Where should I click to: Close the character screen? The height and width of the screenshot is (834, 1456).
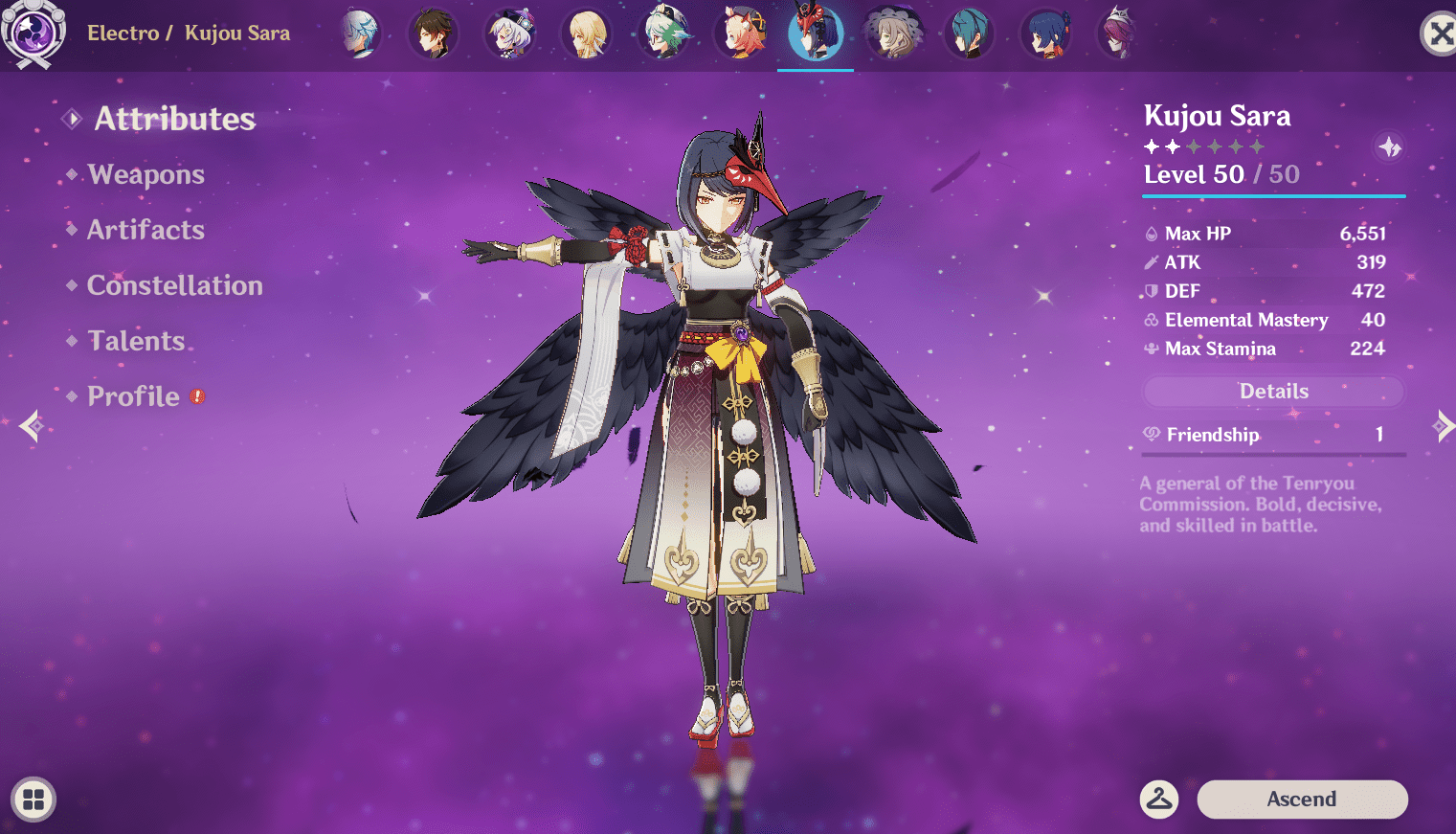point(1439,34)
